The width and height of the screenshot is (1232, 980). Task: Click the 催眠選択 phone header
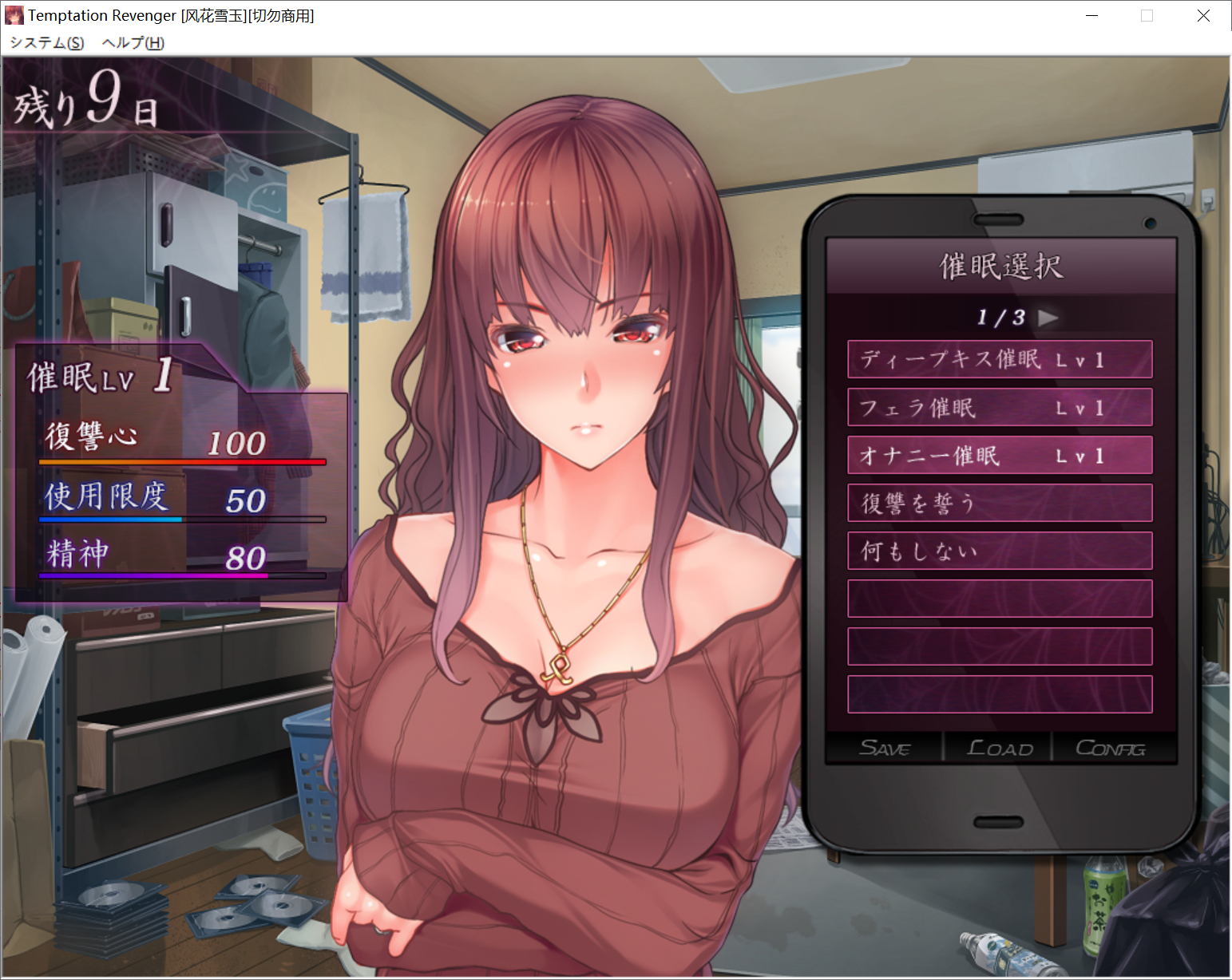tap(999, 266)
